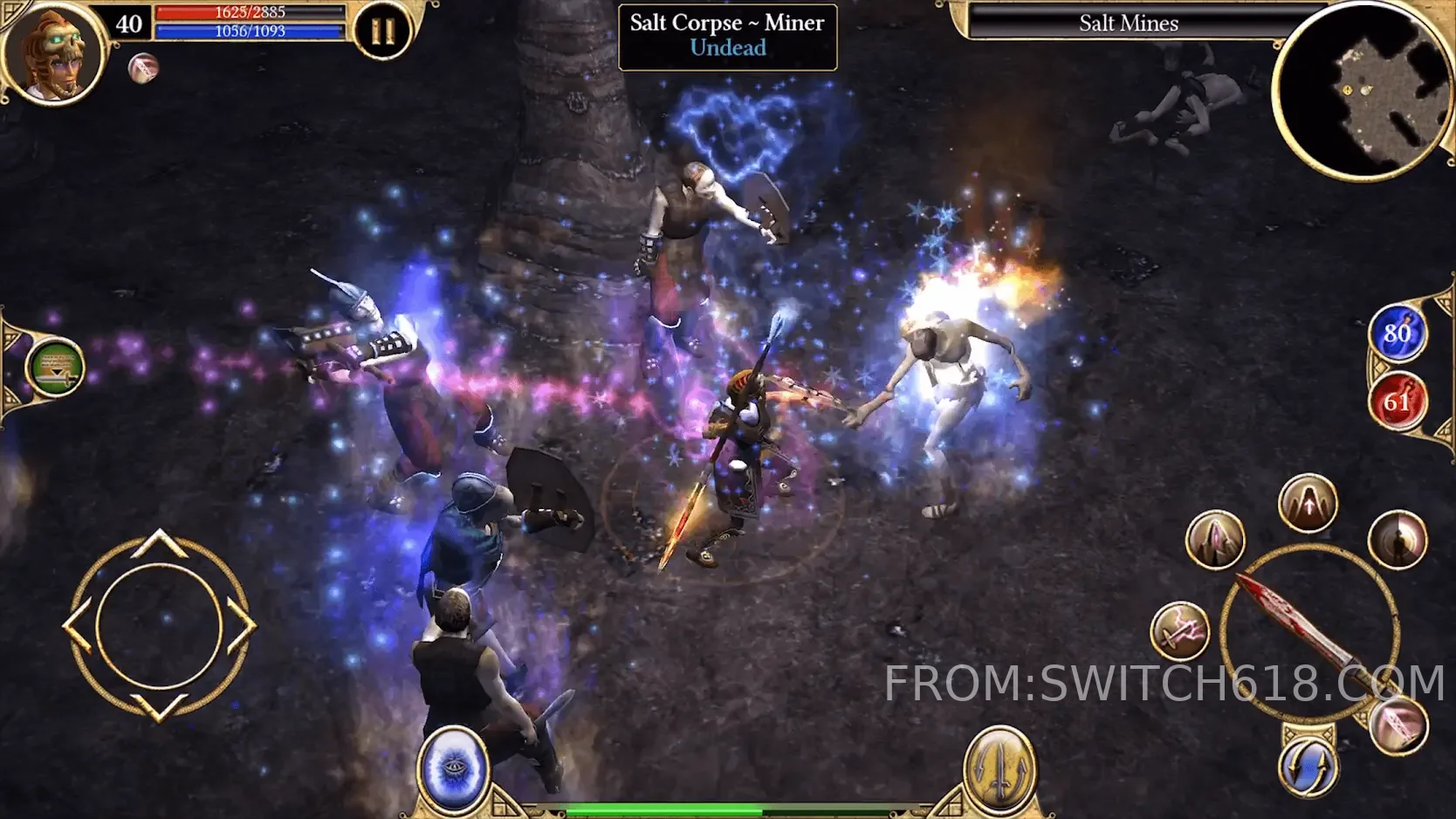1456x819 pixels.
Task: Tap the virtual joystick's up arrow
Action: [159, 543]
